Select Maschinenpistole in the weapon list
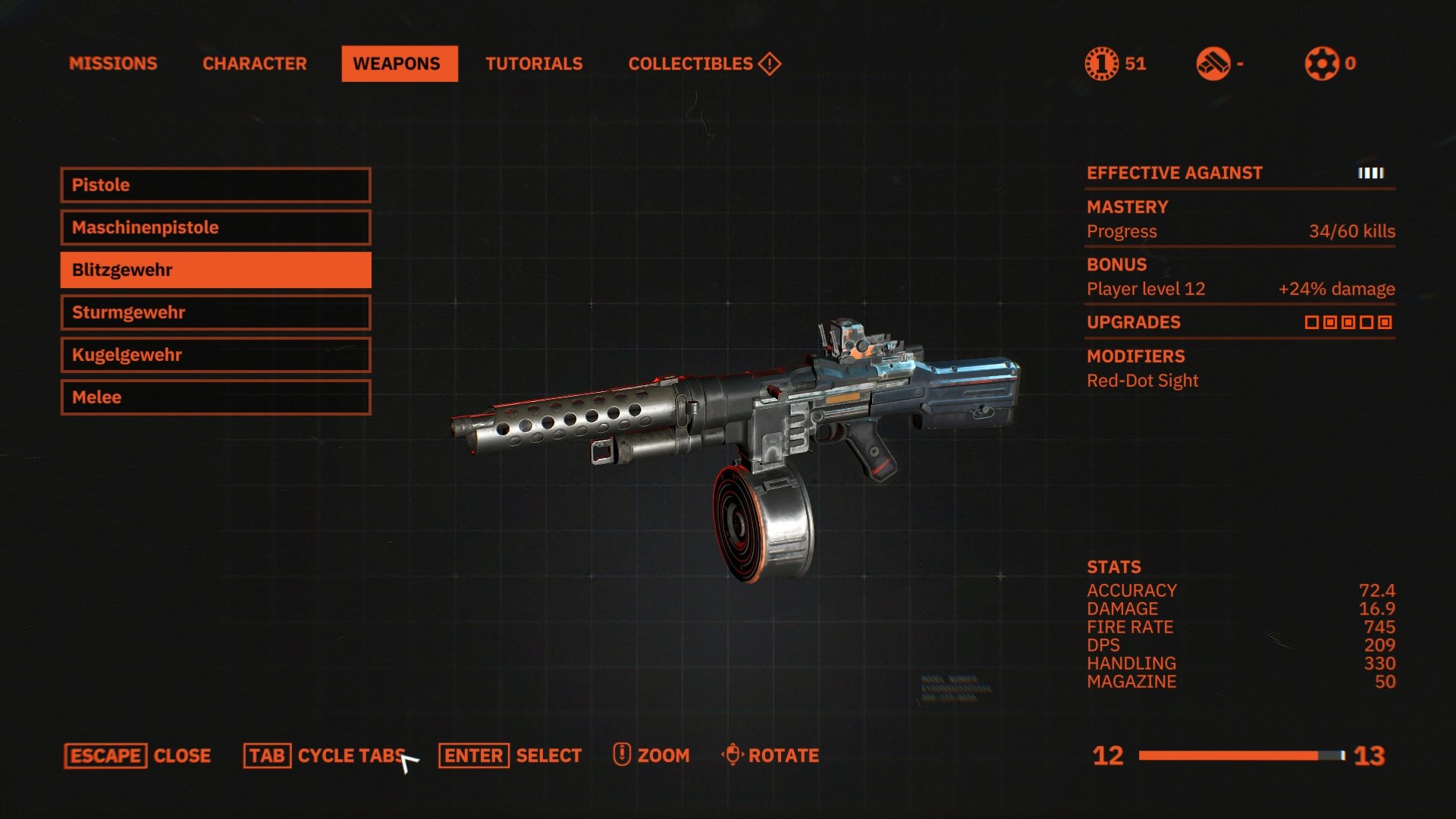 pyautogui.click(x=215, y=227)
